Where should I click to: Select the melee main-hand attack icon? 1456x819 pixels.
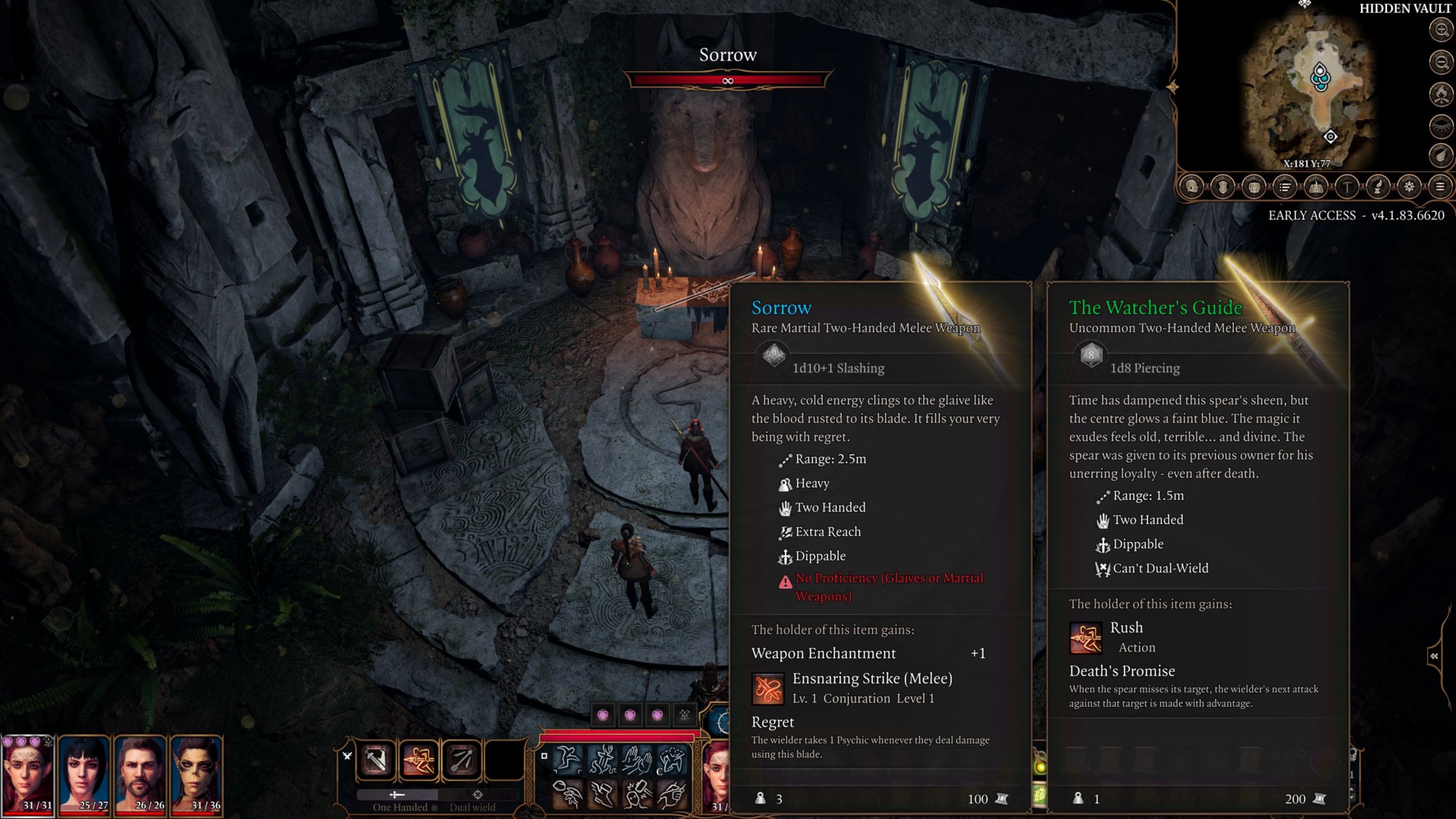[376, 760]
